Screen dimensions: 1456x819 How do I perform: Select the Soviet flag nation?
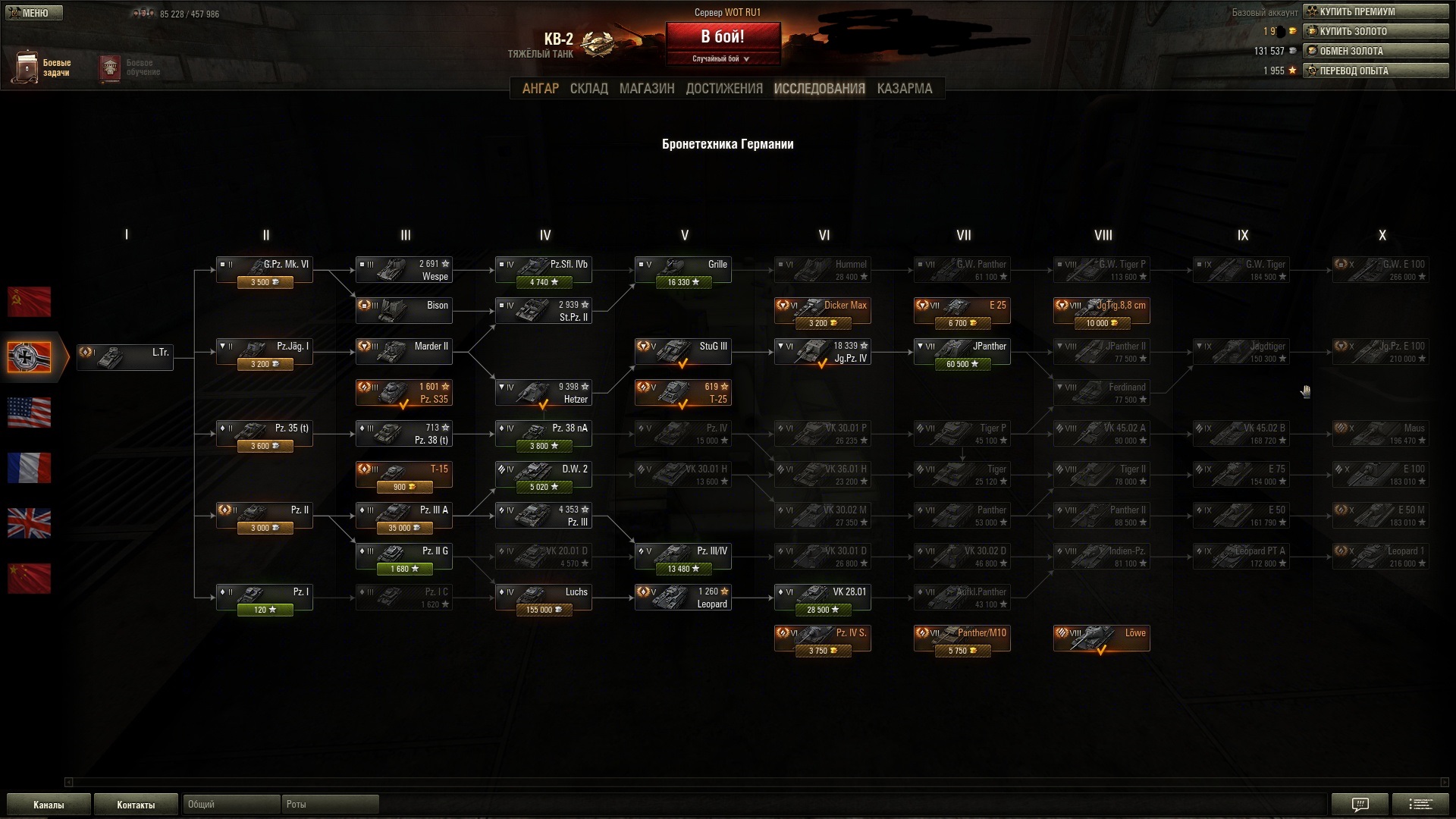tap(30, 302)
